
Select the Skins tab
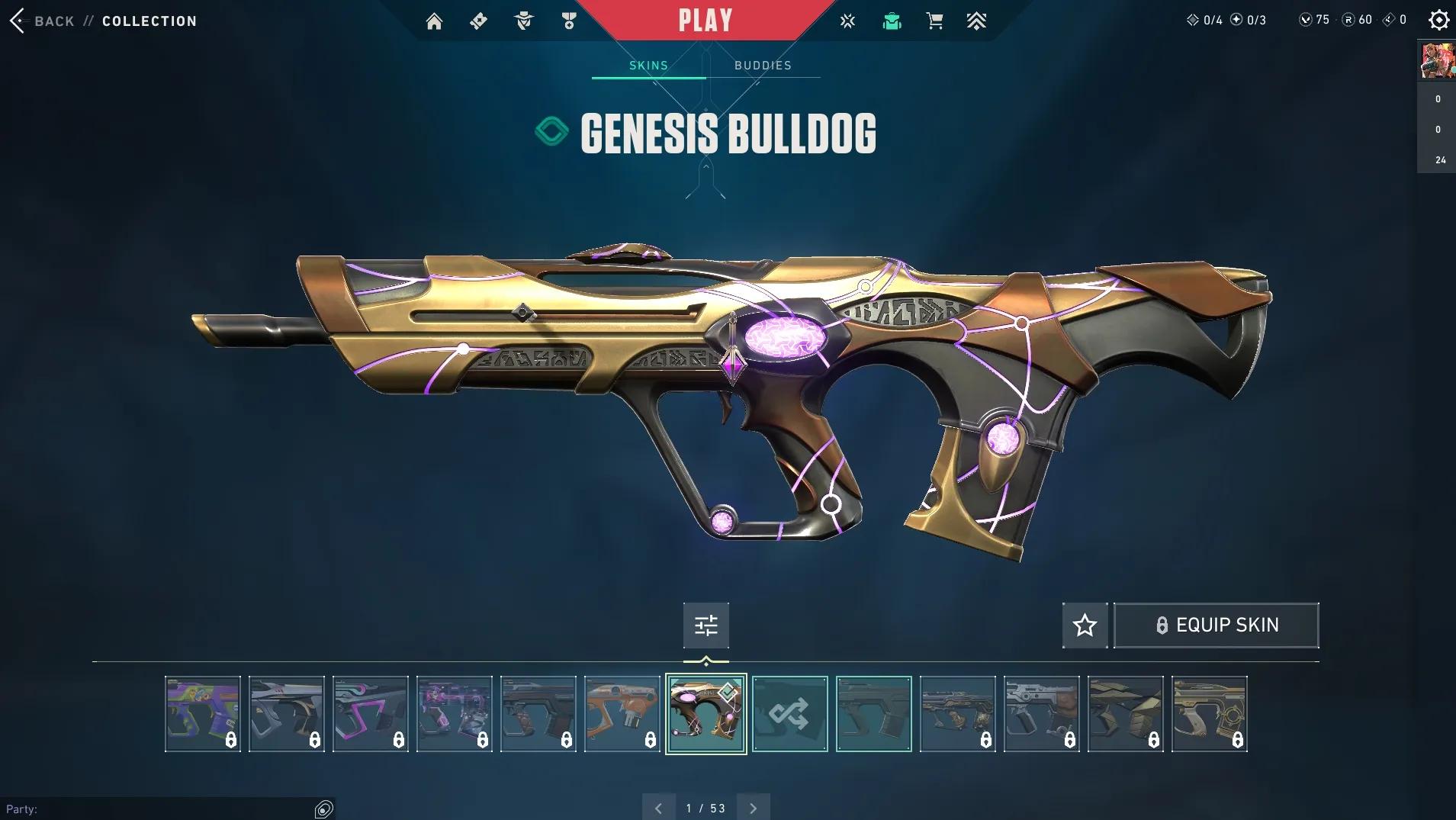click(648, 66)
